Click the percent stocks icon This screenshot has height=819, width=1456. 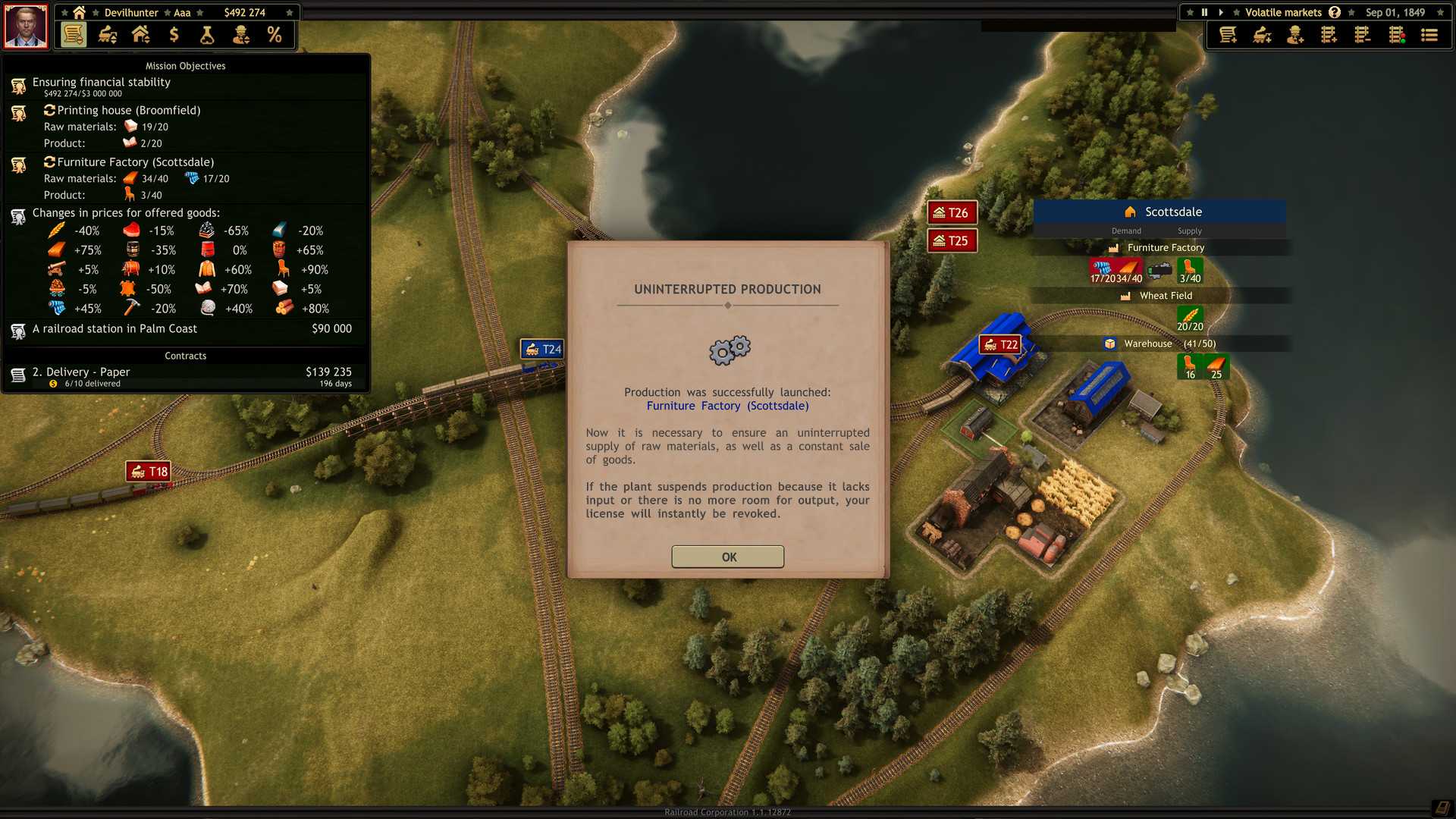coord(275,35)
